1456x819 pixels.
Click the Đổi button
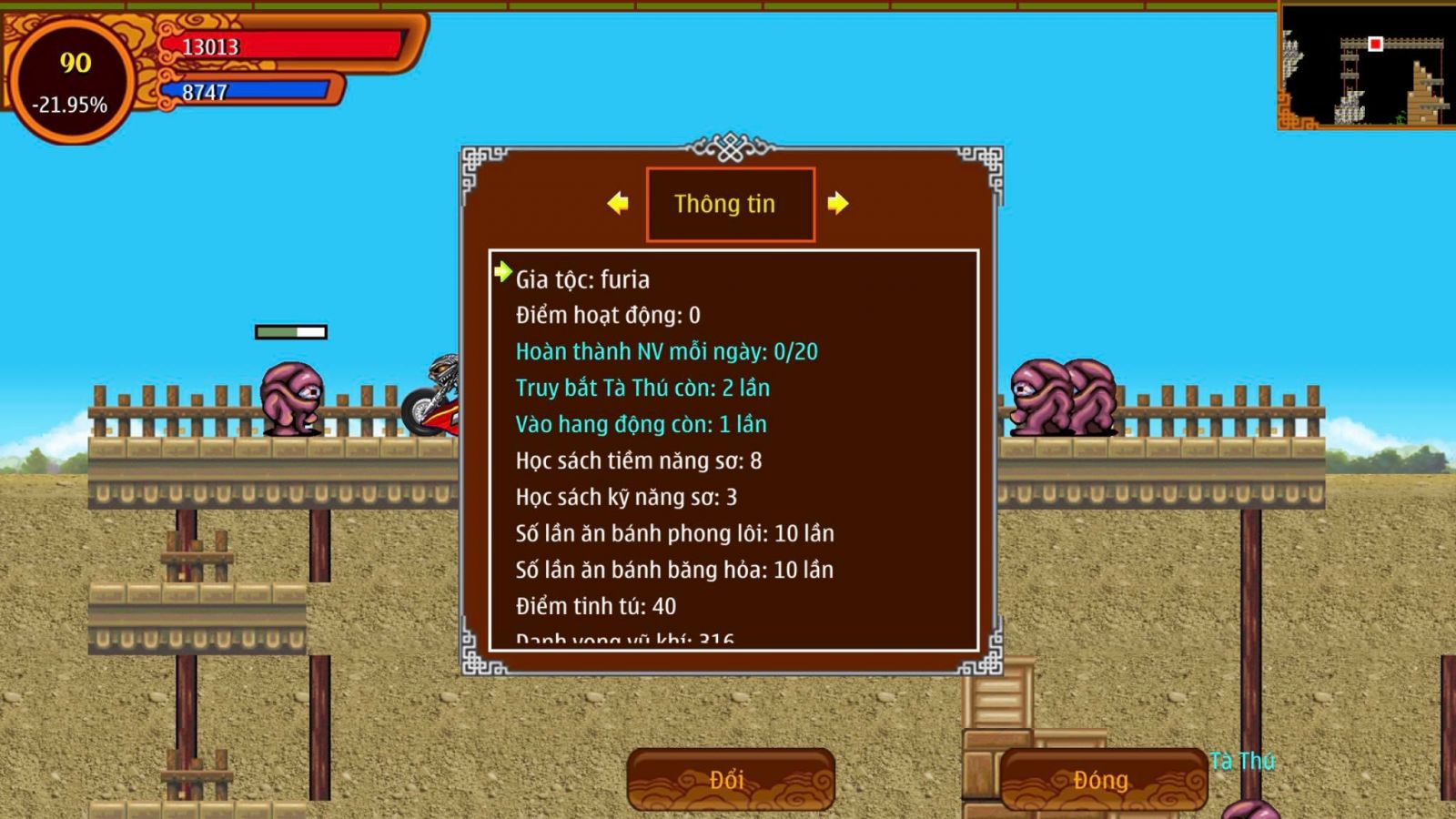(x=730, y=780)
